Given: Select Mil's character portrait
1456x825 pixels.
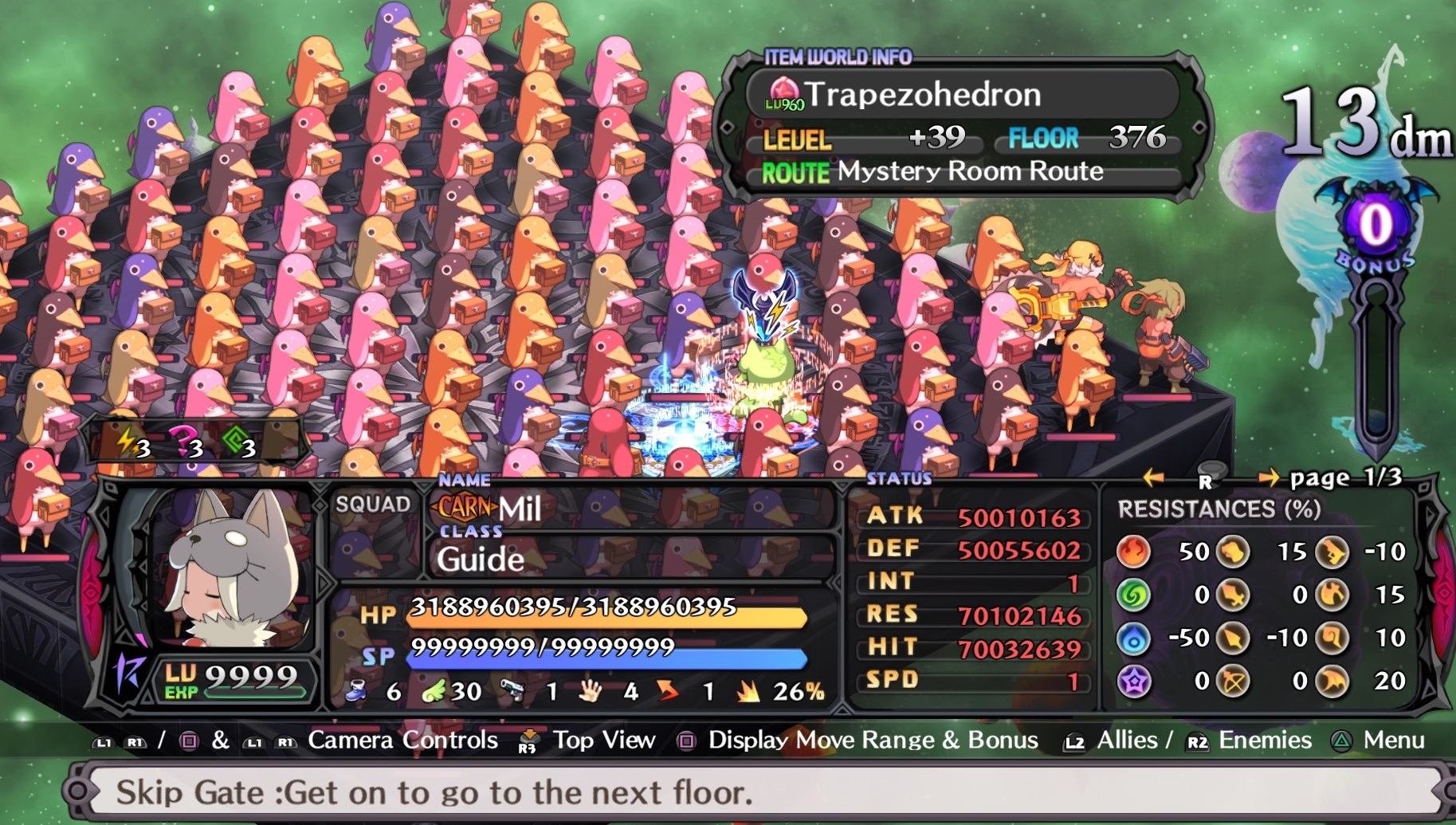Looking at the screenshot, I should 230,569.
